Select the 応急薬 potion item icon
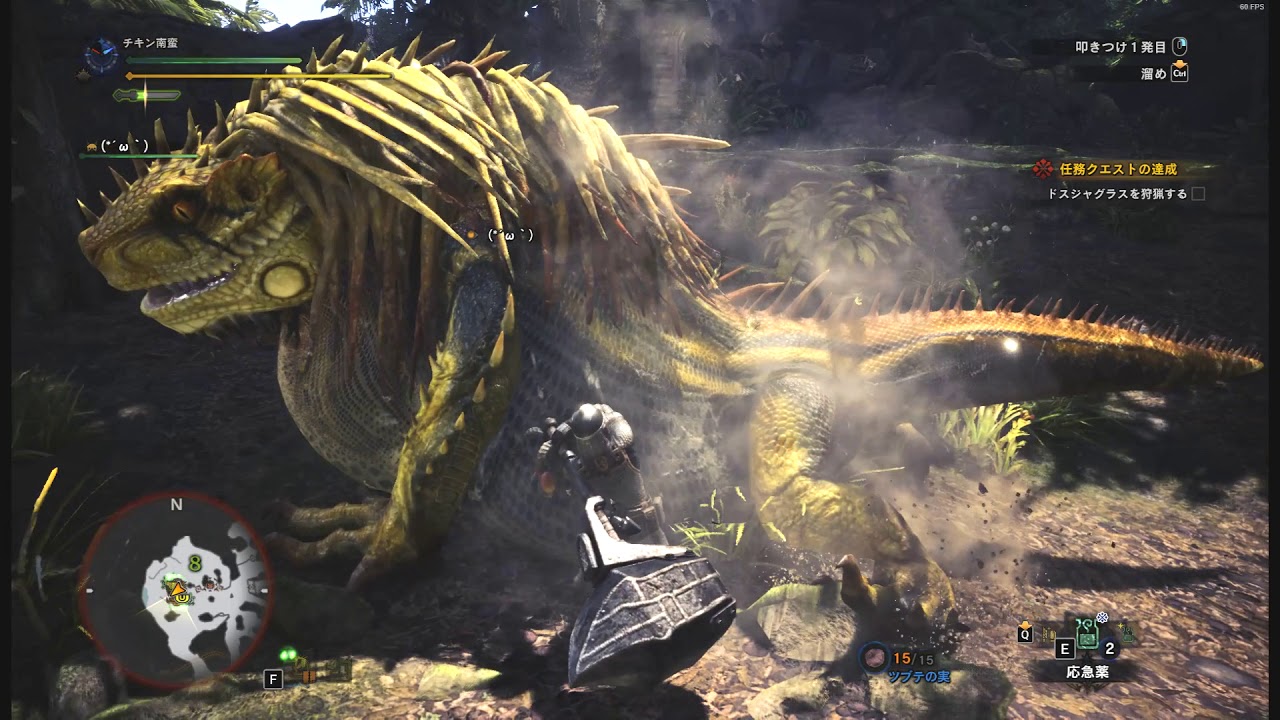Image resolution: width=1280 pixels, height=720 pixels. coord(1088,636)
